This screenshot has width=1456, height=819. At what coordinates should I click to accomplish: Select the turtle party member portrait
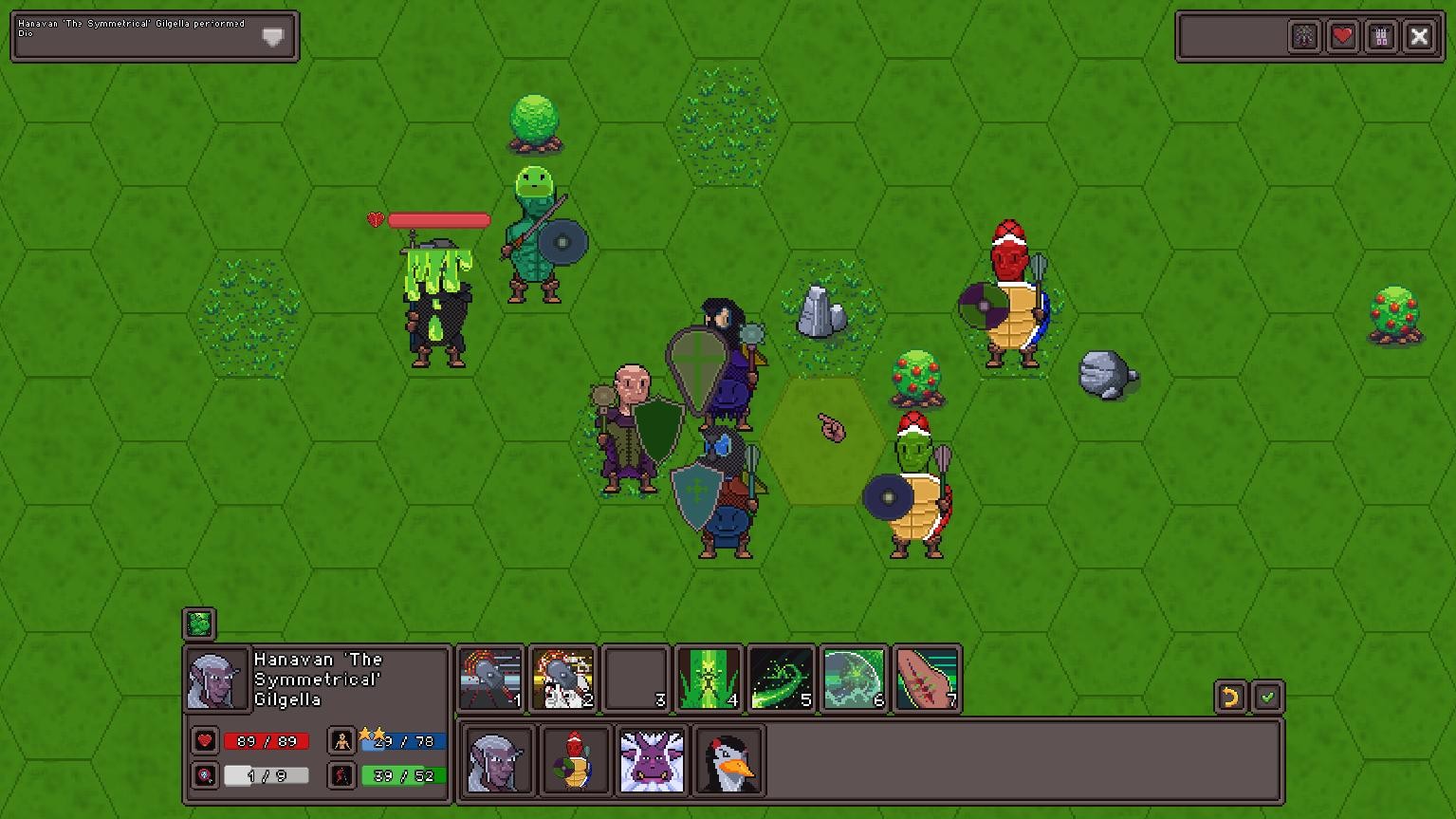point(574,760)
